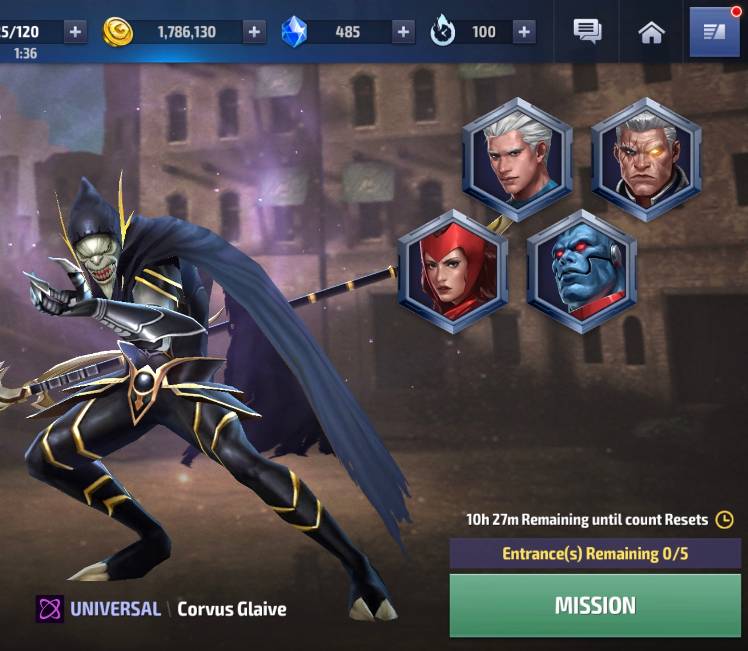Open the chat speech bubble icon

click(x=587, y=31)
